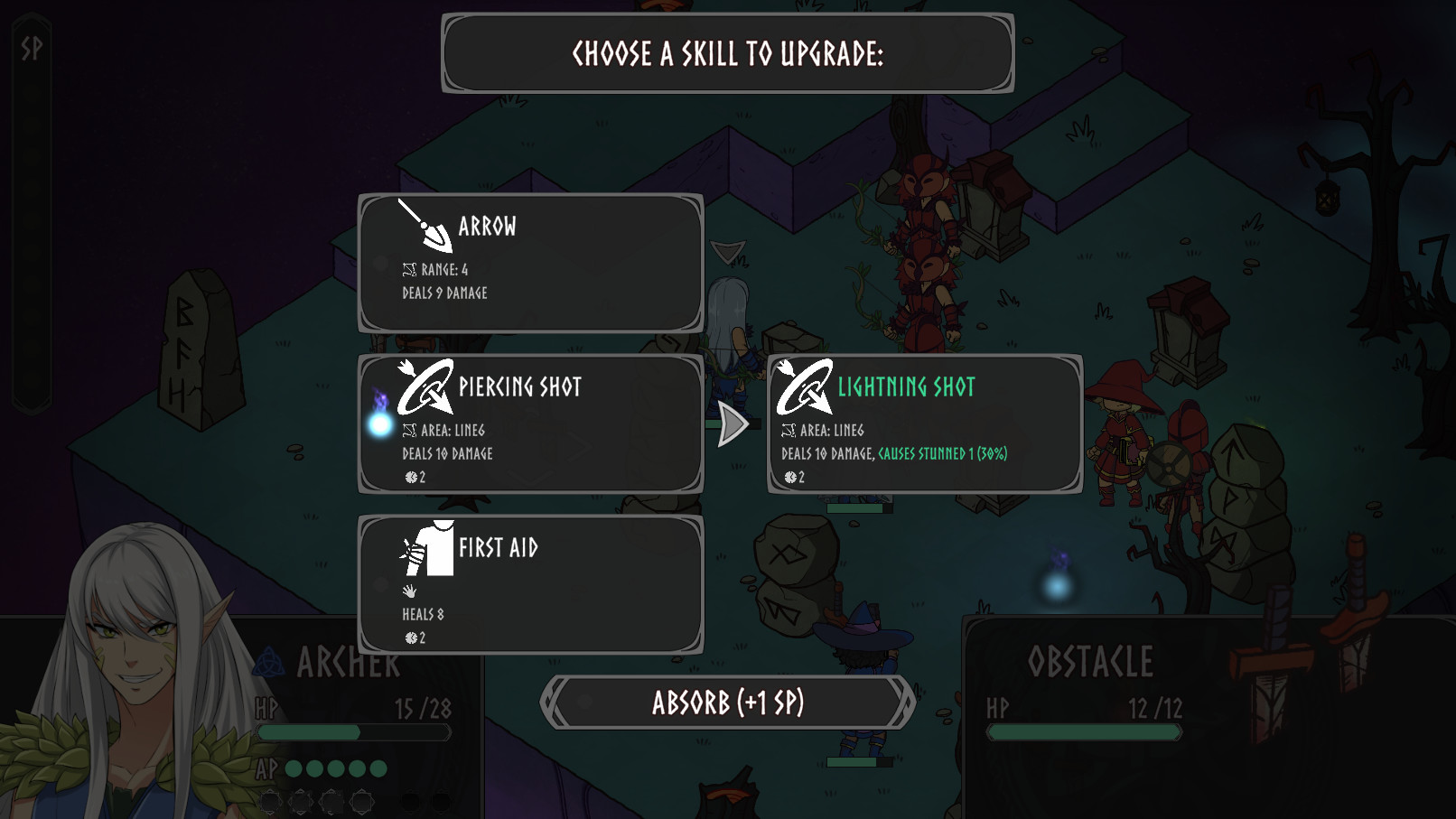Click the area icon on Lightning Shot card

tap(789, 431)
